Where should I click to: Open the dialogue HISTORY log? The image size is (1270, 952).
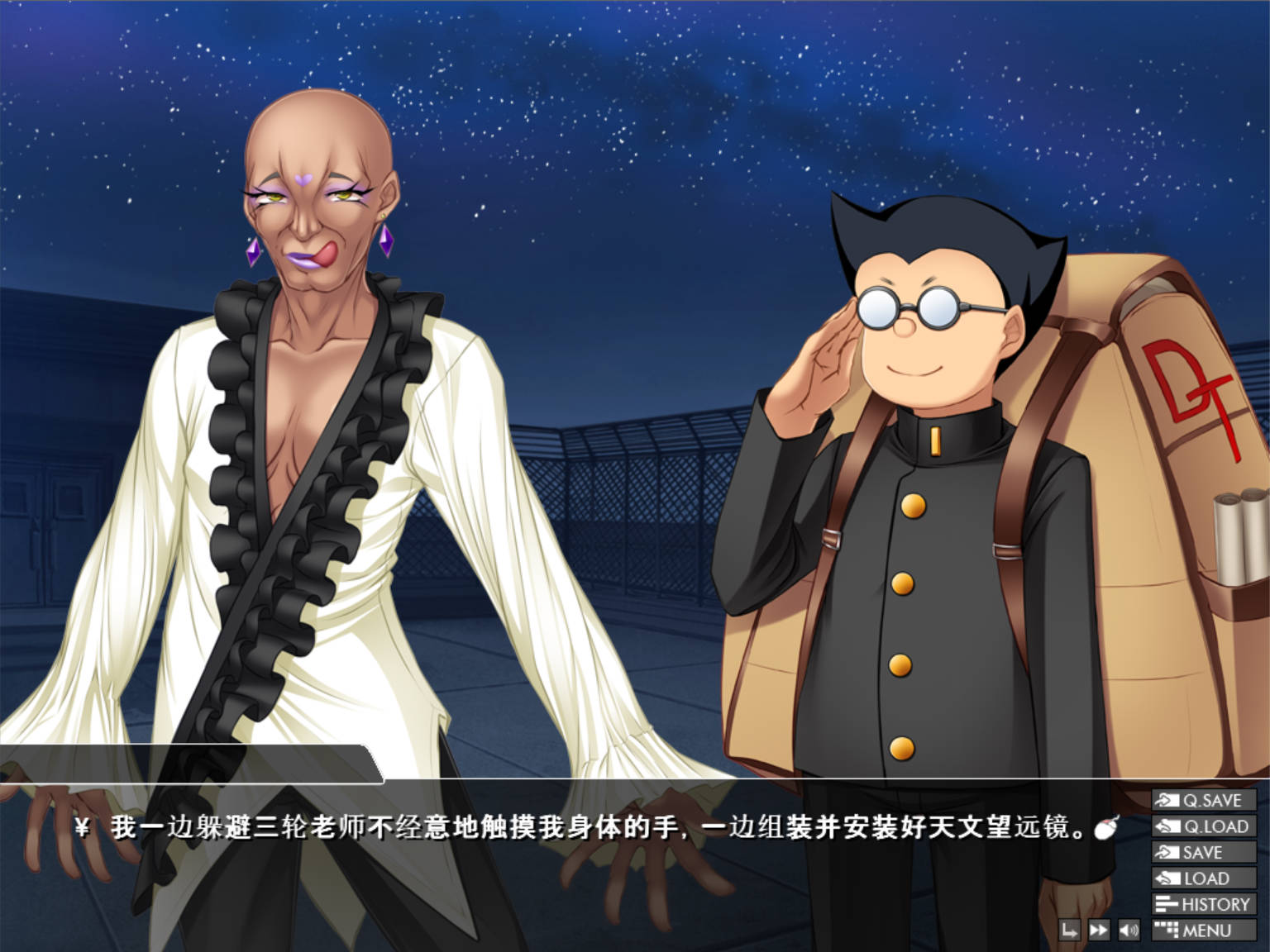(1207, 902)
